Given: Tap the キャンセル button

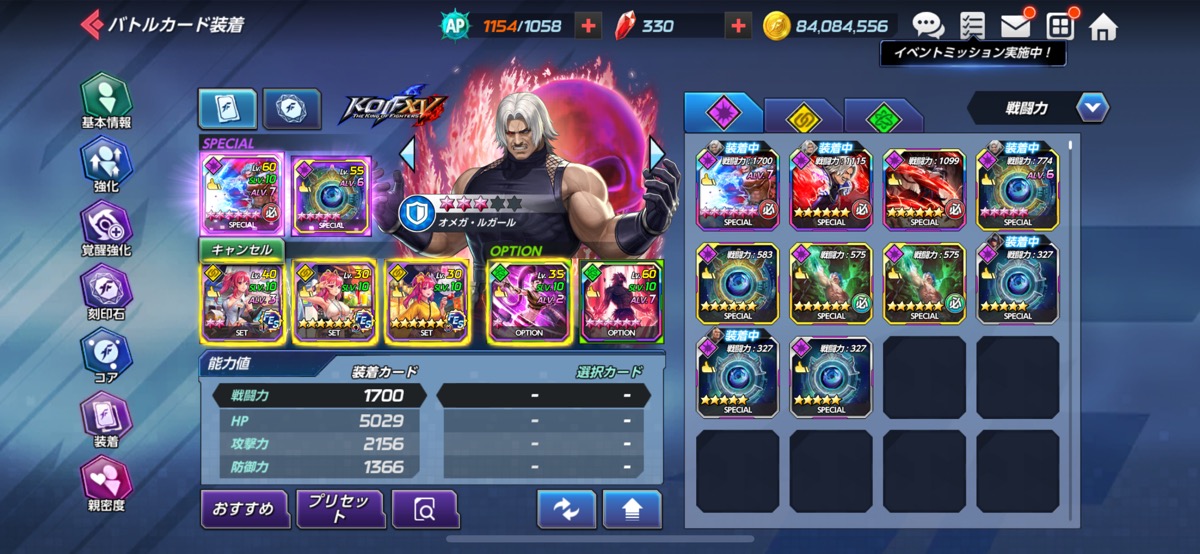Looking at the screenshot, I should click(x=242, y=249).
